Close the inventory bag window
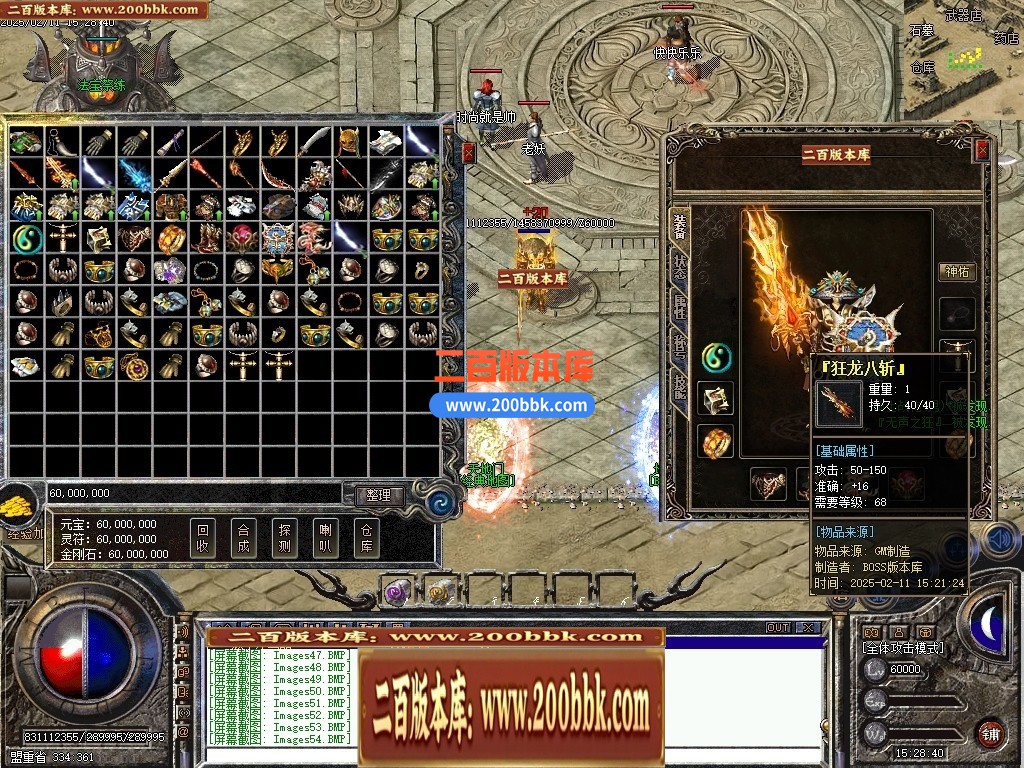Viewport: 1024px width, 768px height. [469, 152]
